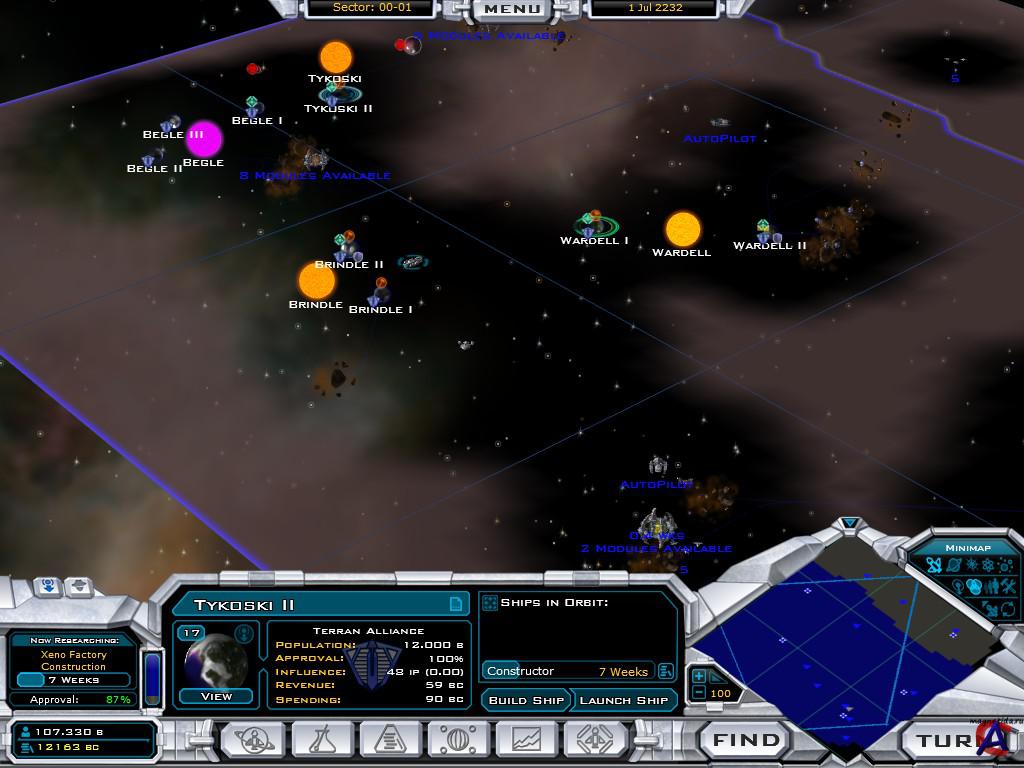
Task: Click the Build Ship button
Action: 526,700
